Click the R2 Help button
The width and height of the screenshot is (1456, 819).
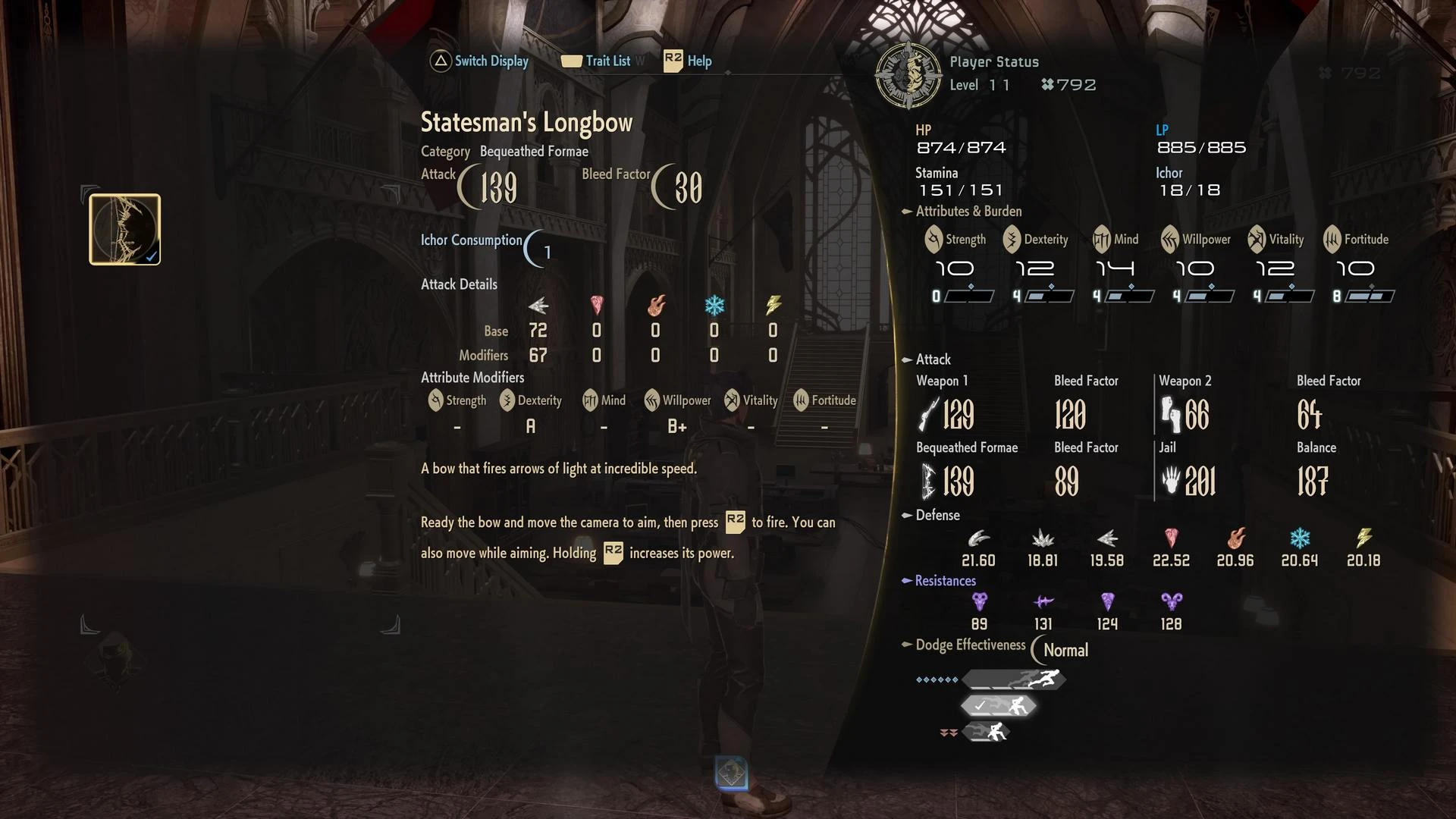686,61
